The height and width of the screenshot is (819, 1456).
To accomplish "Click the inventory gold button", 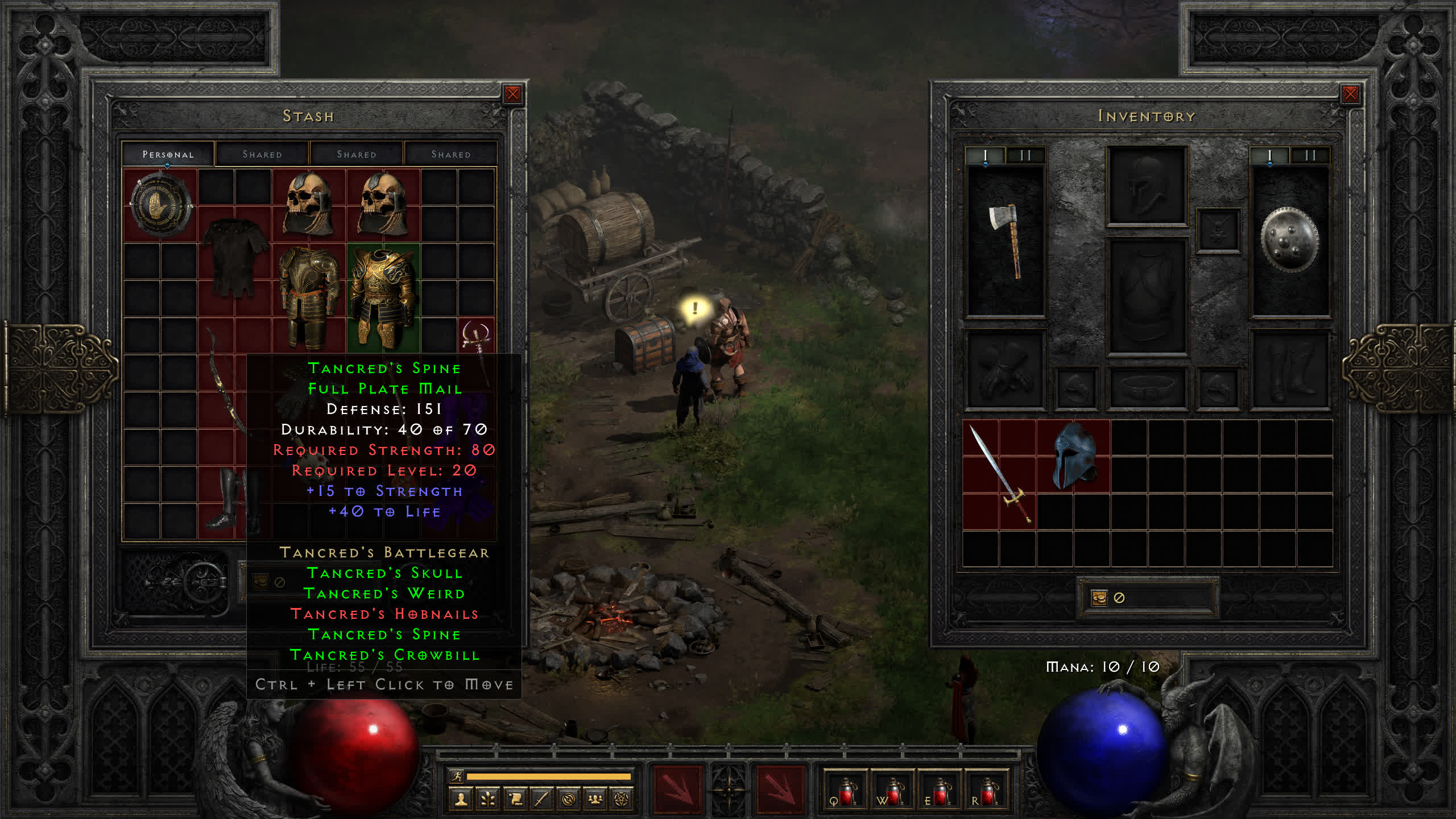I will (1099, 598).
